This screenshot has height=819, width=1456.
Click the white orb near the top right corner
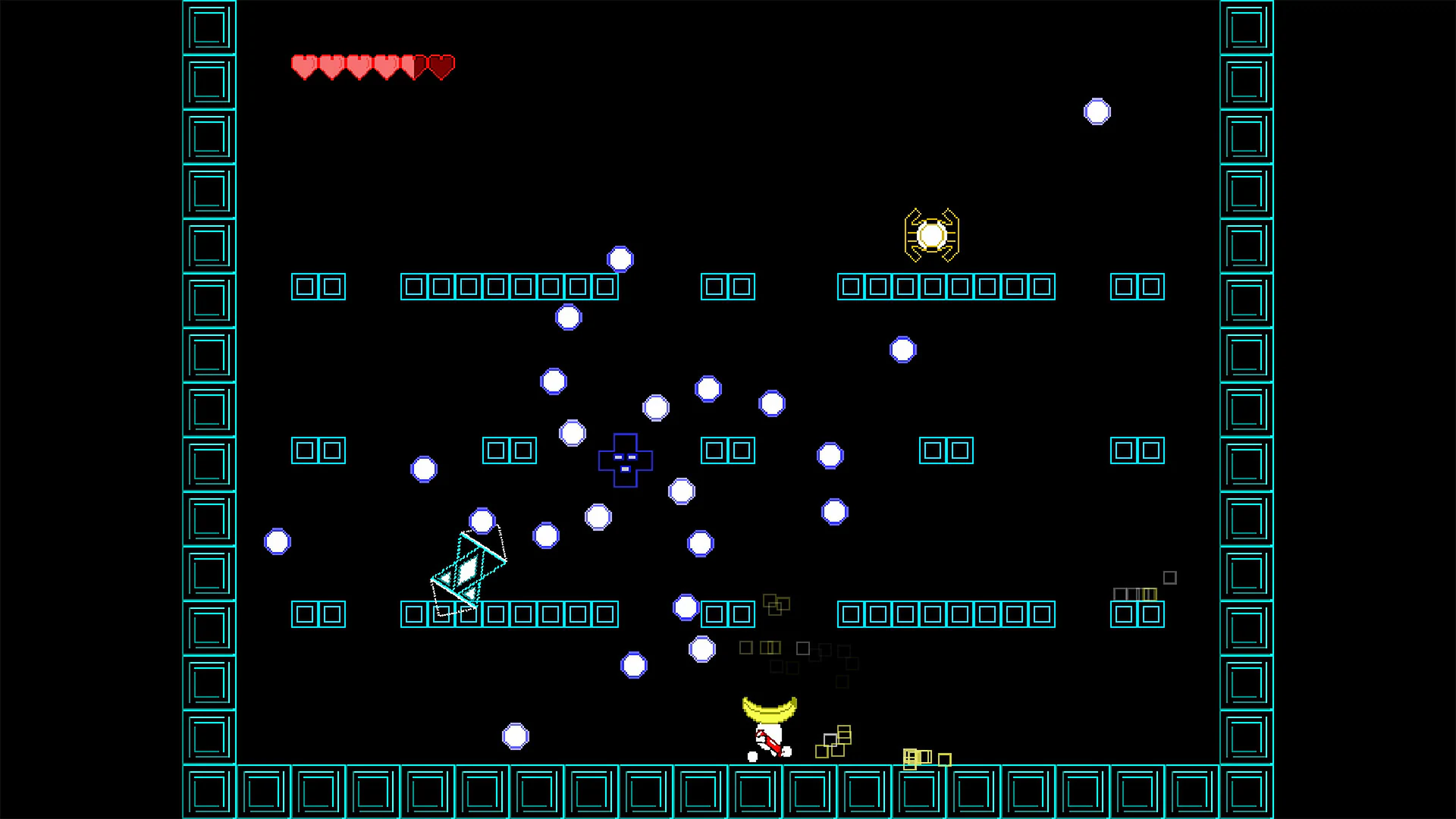pyautogui.click(x=1098, y=111)
